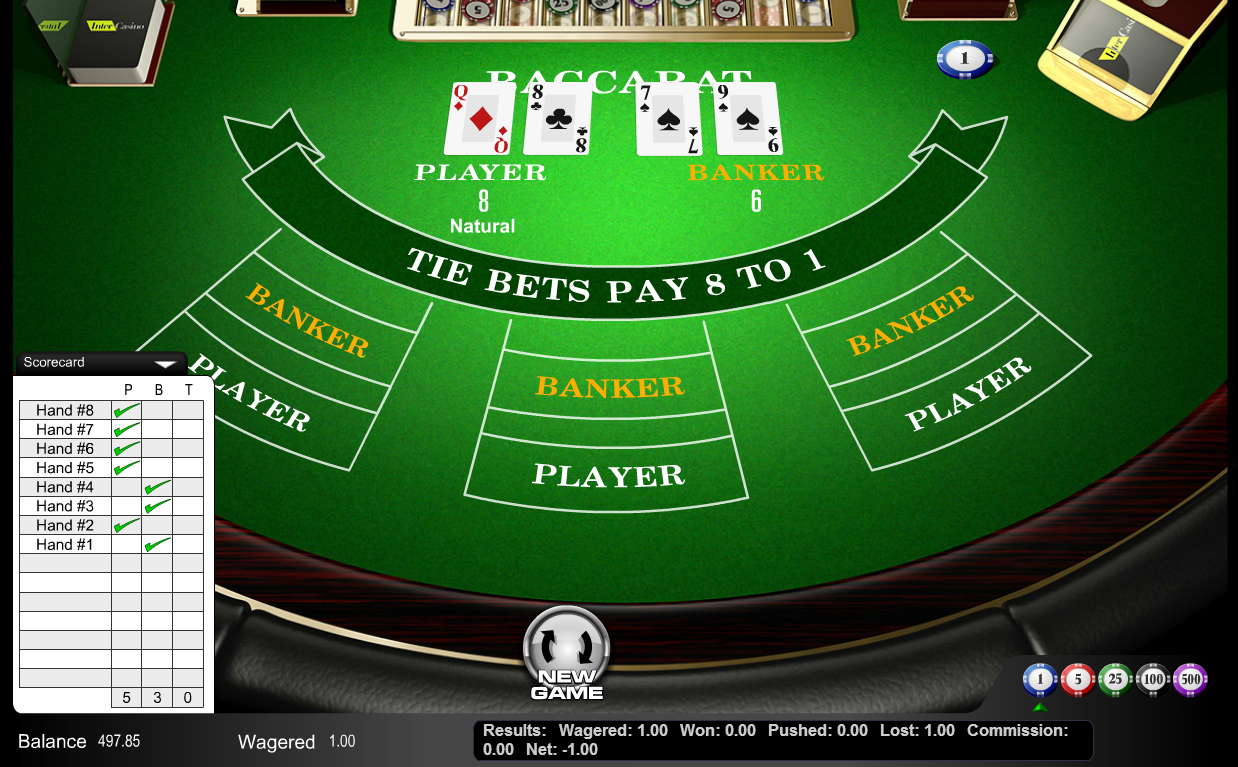The image size is (1238, 767).
Task: Start a new game round
Action: coord(566,653)
